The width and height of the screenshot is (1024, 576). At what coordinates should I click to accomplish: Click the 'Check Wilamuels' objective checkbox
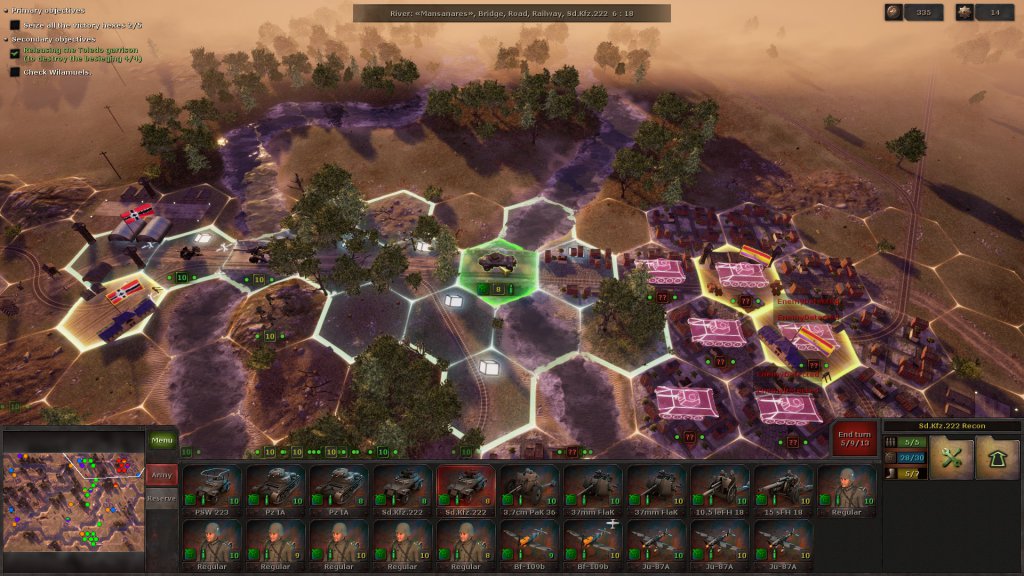coord(15,72)
